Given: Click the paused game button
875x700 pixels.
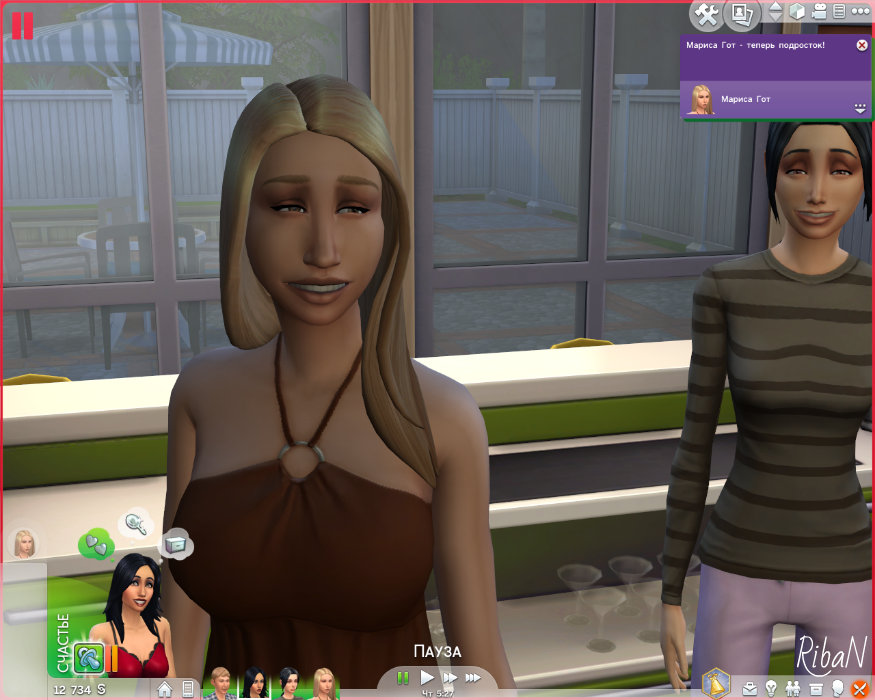Looking at the screenshot, I should (x=403, y=678).
